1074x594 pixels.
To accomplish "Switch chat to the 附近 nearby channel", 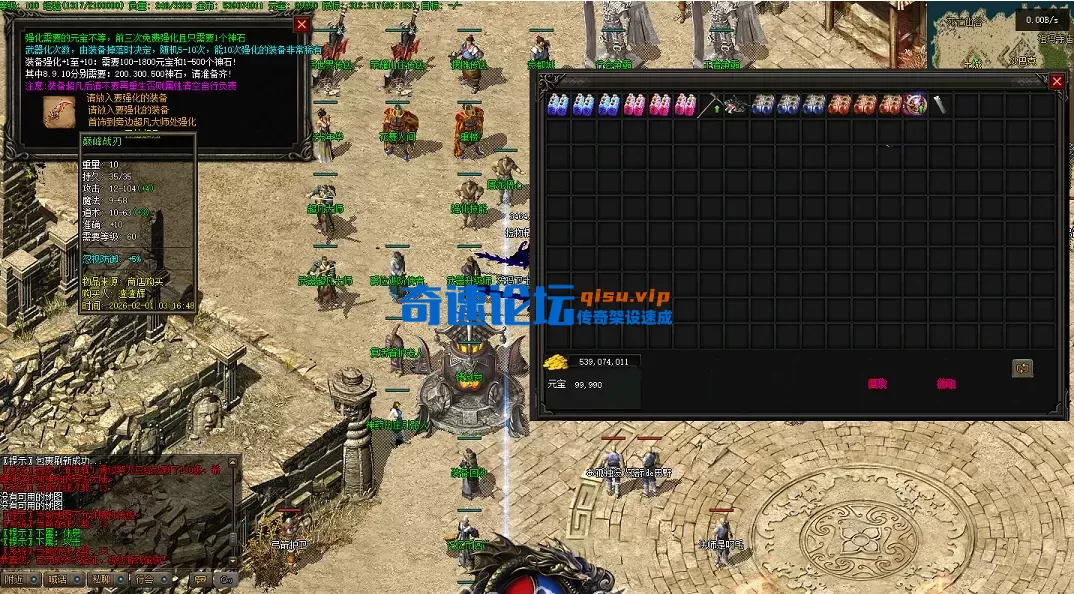I will (x=15, y=579).
